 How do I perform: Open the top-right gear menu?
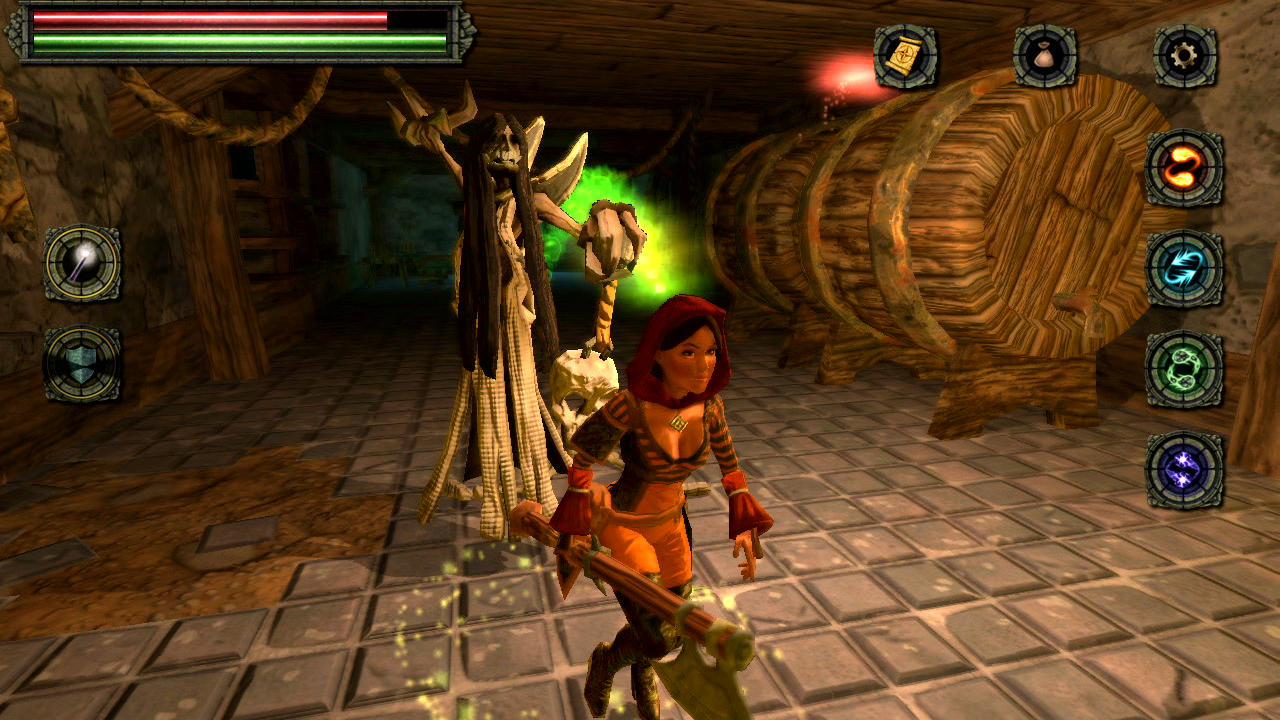(x=1182, y=58)
